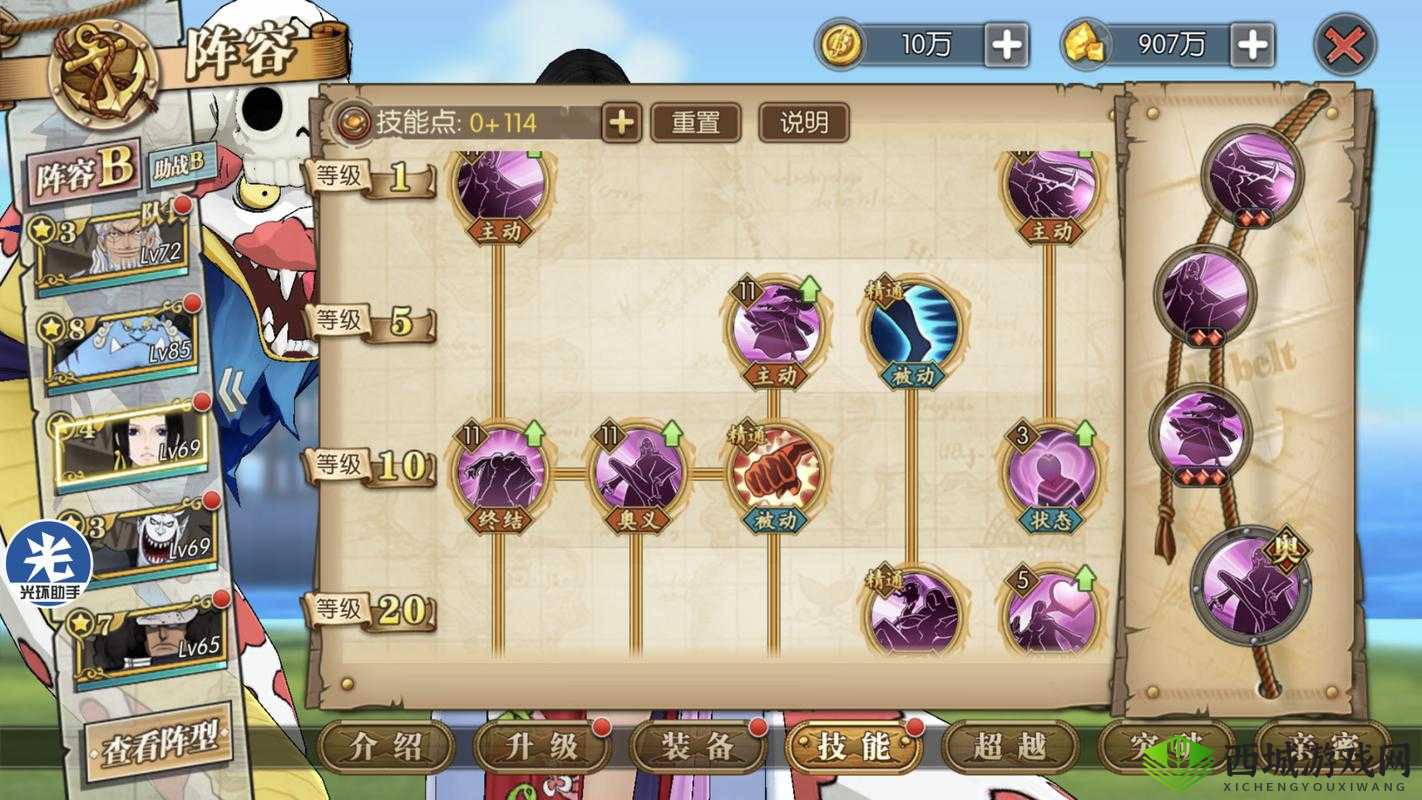Select the 奥义 skill node
1422x800 pixels.
(637, 470)
